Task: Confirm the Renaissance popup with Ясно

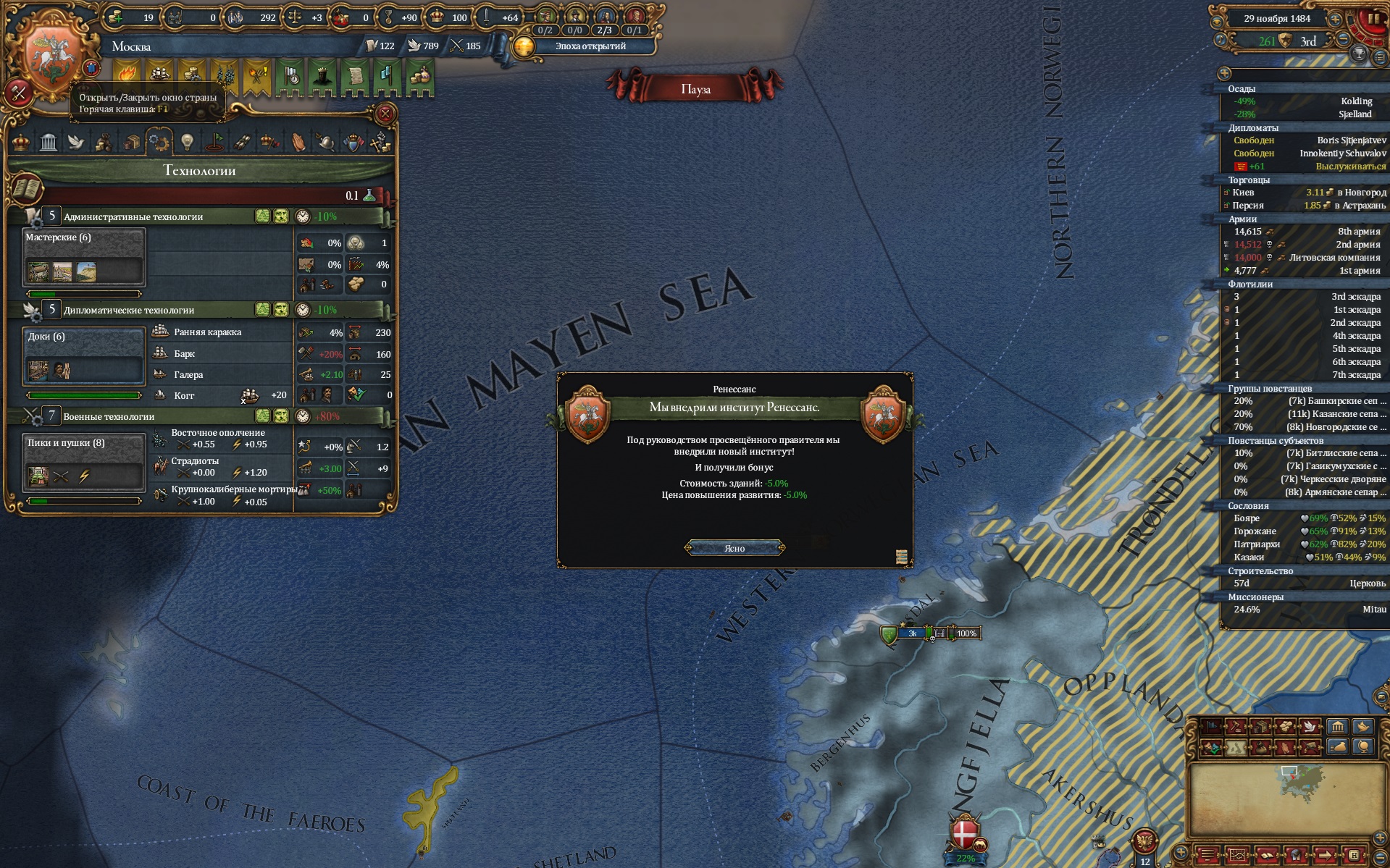Action: (734, 548)
